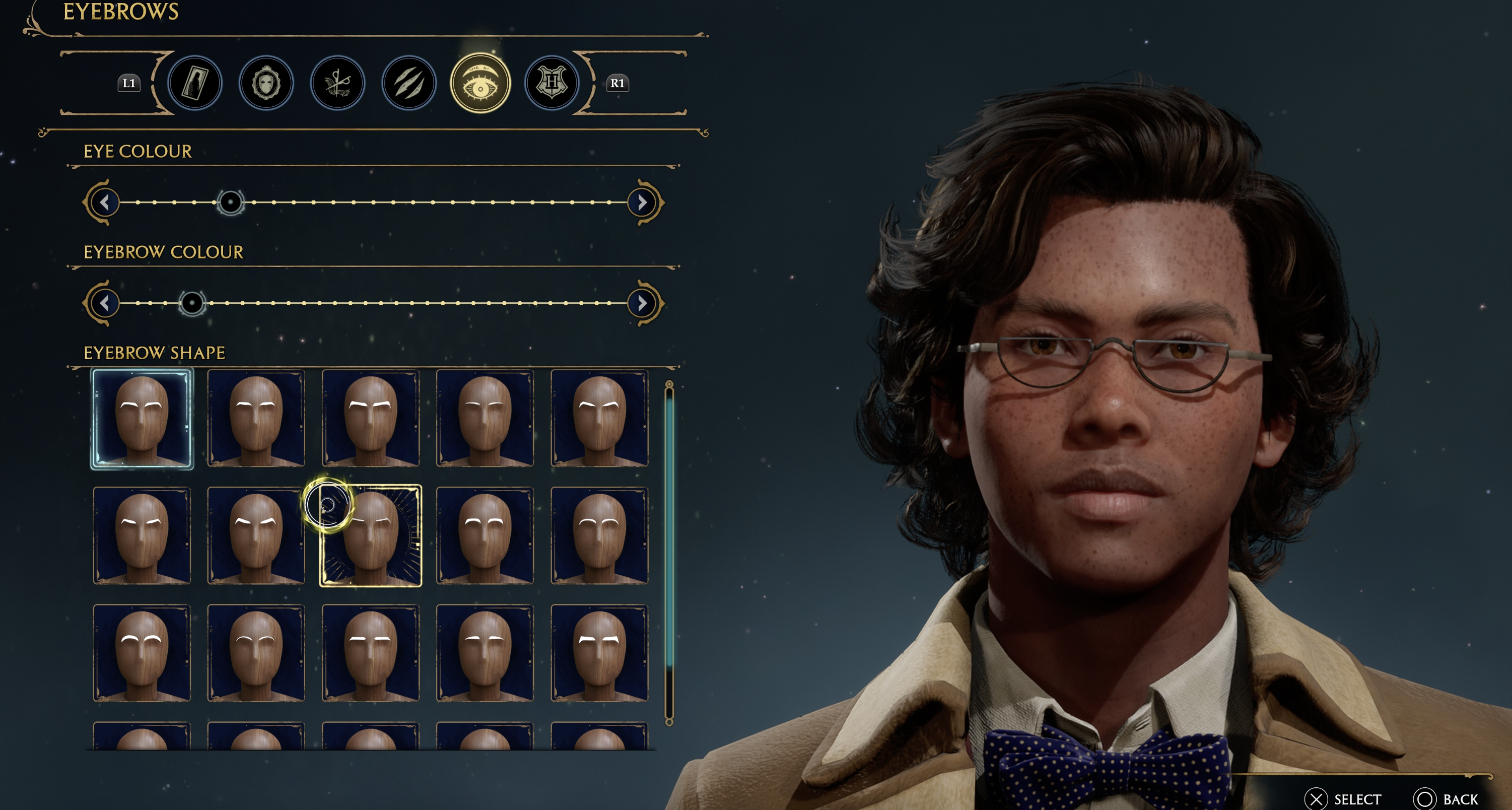Pick the middle eyebrow shape in top row
1512x810 pixels.
(371, 419)
